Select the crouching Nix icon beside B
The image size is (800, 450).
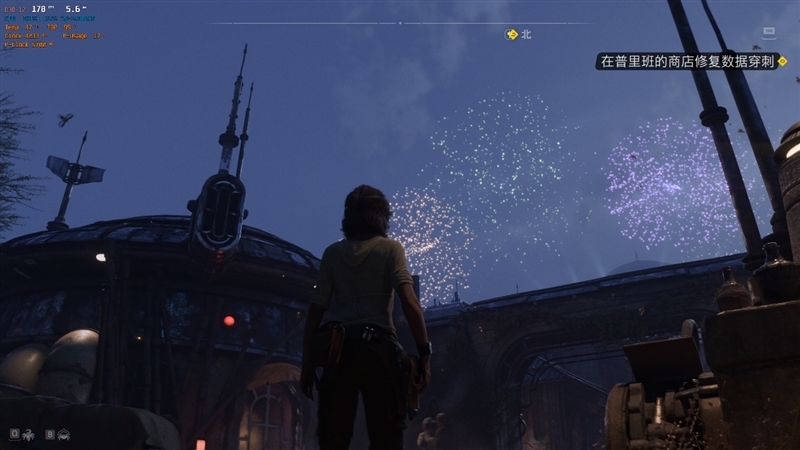point(64,434)
